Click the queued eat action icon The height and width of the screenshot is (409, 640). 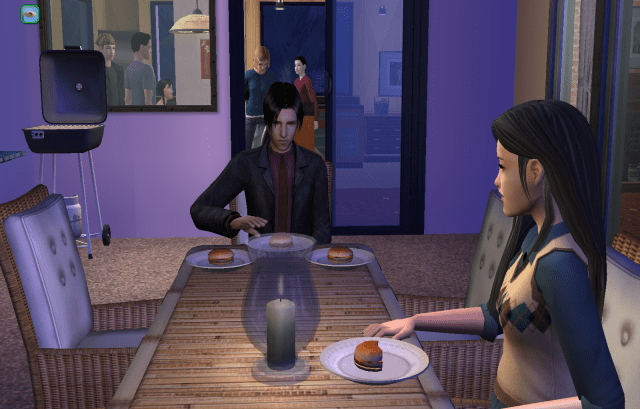[30, 14]
